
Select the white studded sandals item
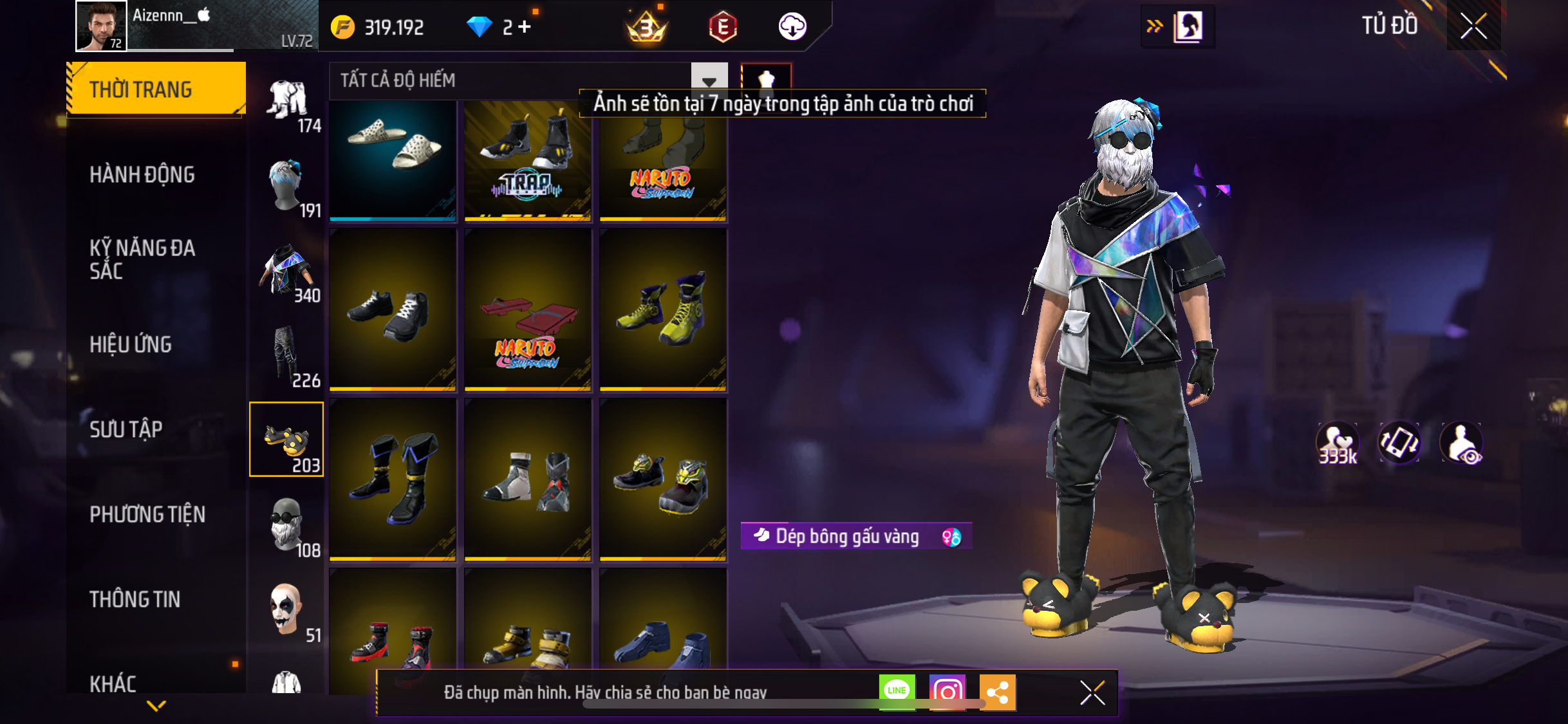[393, 161]
